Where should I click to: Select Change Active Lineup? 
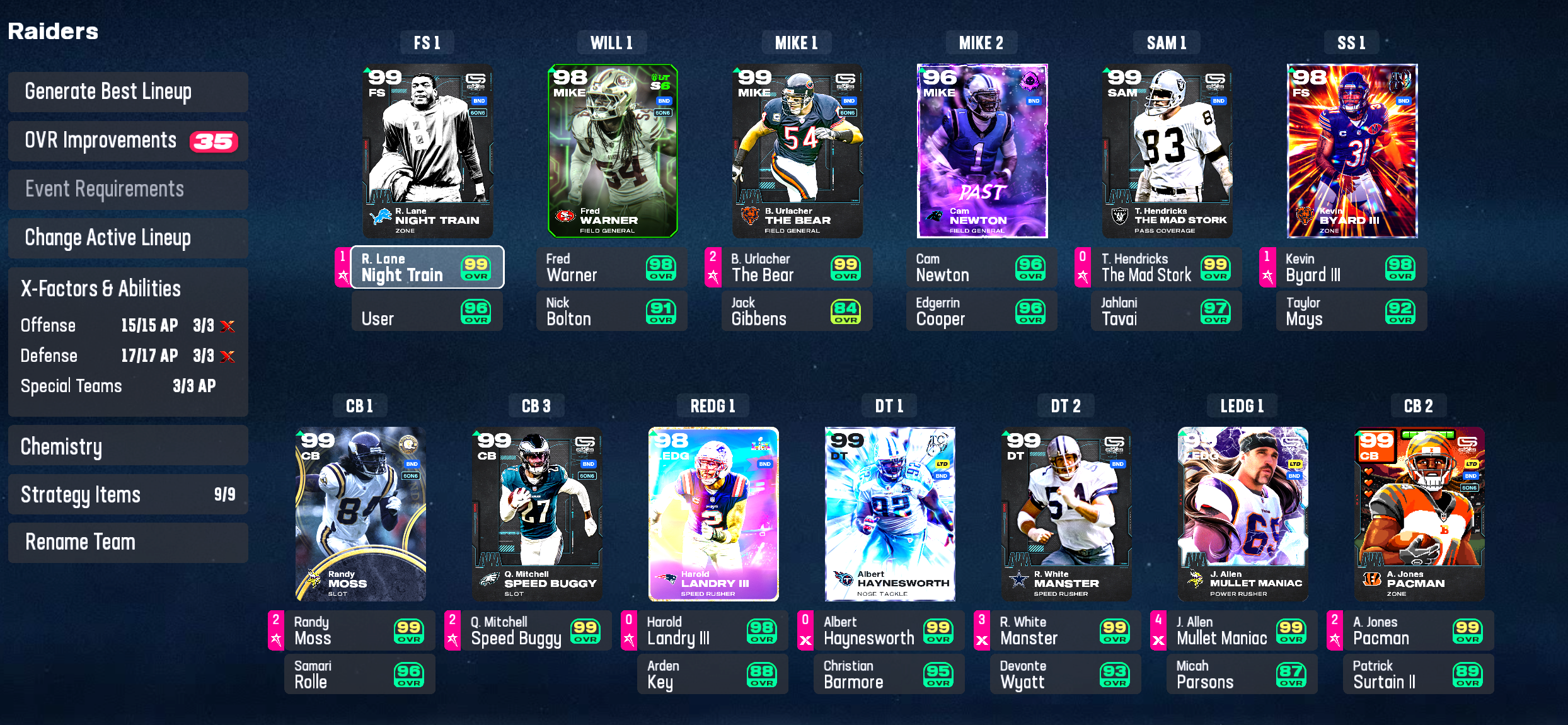tap(128, 238)
